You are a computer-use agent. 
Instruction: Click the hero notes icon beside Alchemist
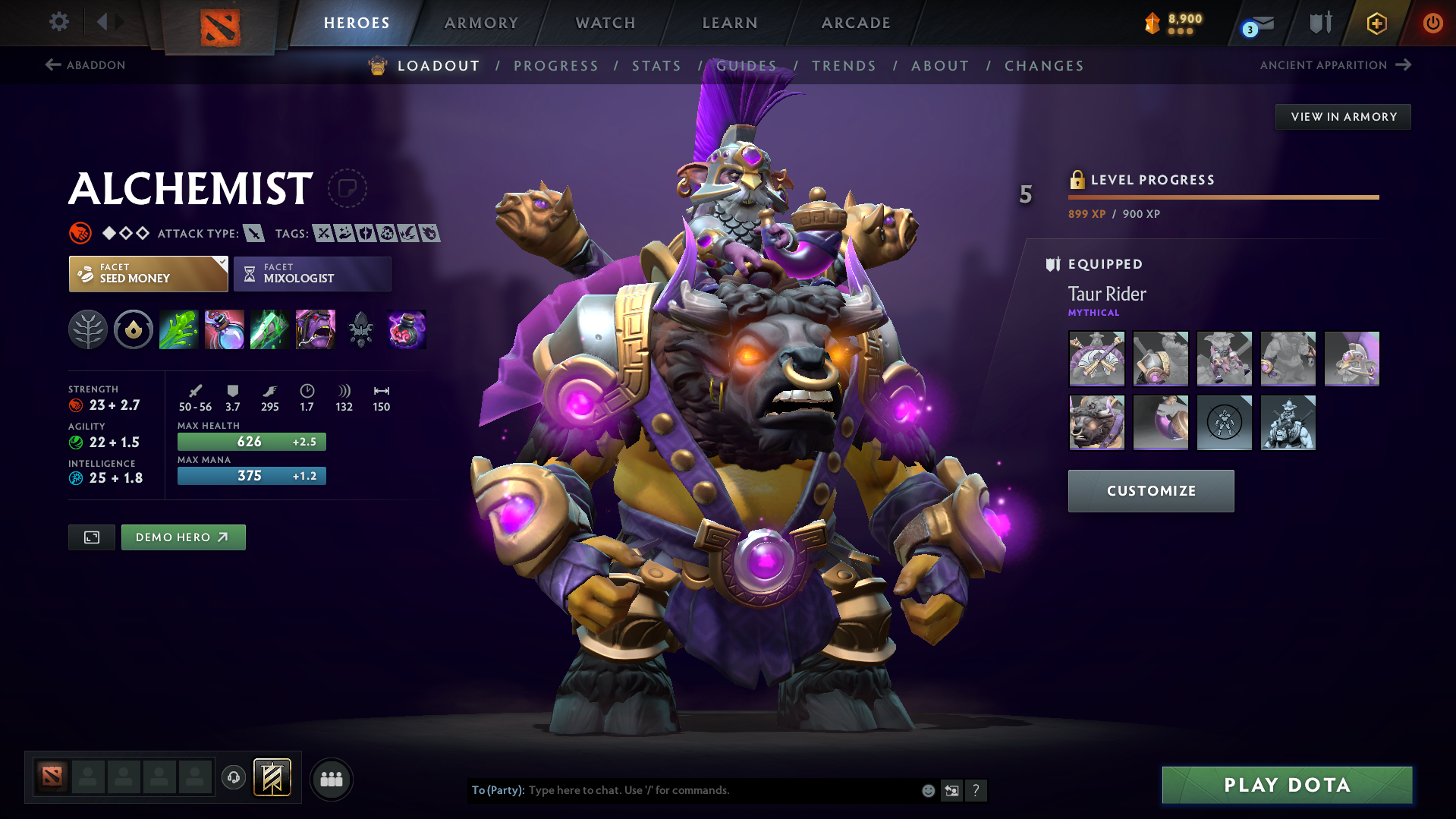(x=347, y=188)
